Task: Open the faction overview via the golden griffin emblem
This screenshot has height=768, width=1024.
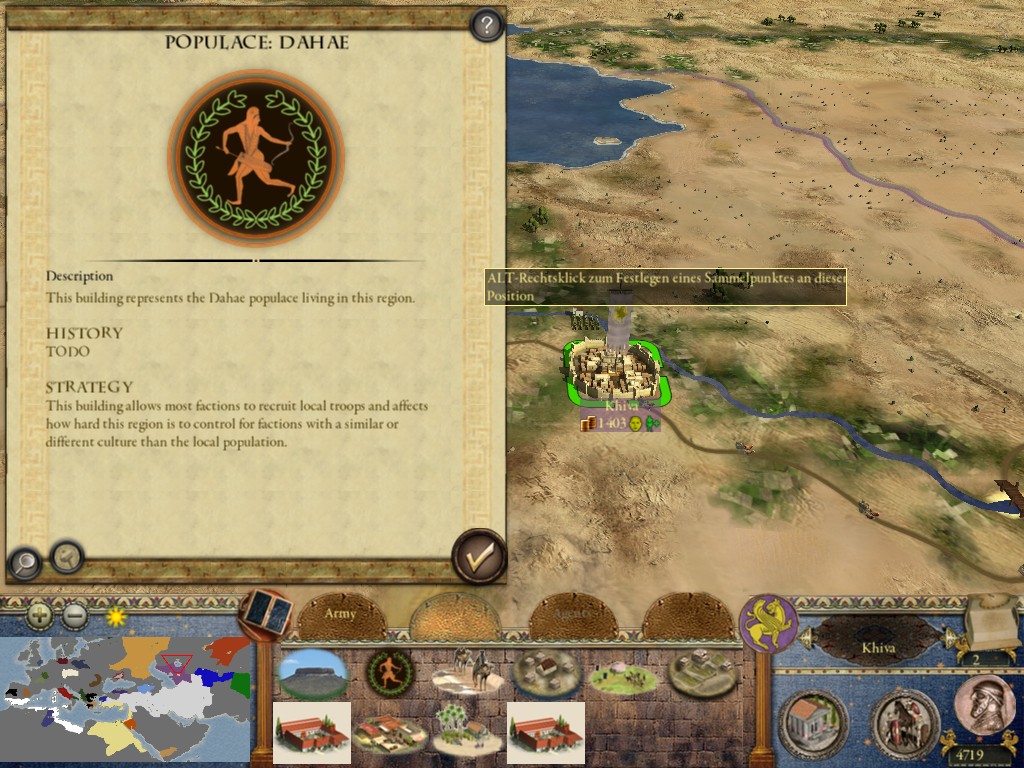Action: [768, 621]
